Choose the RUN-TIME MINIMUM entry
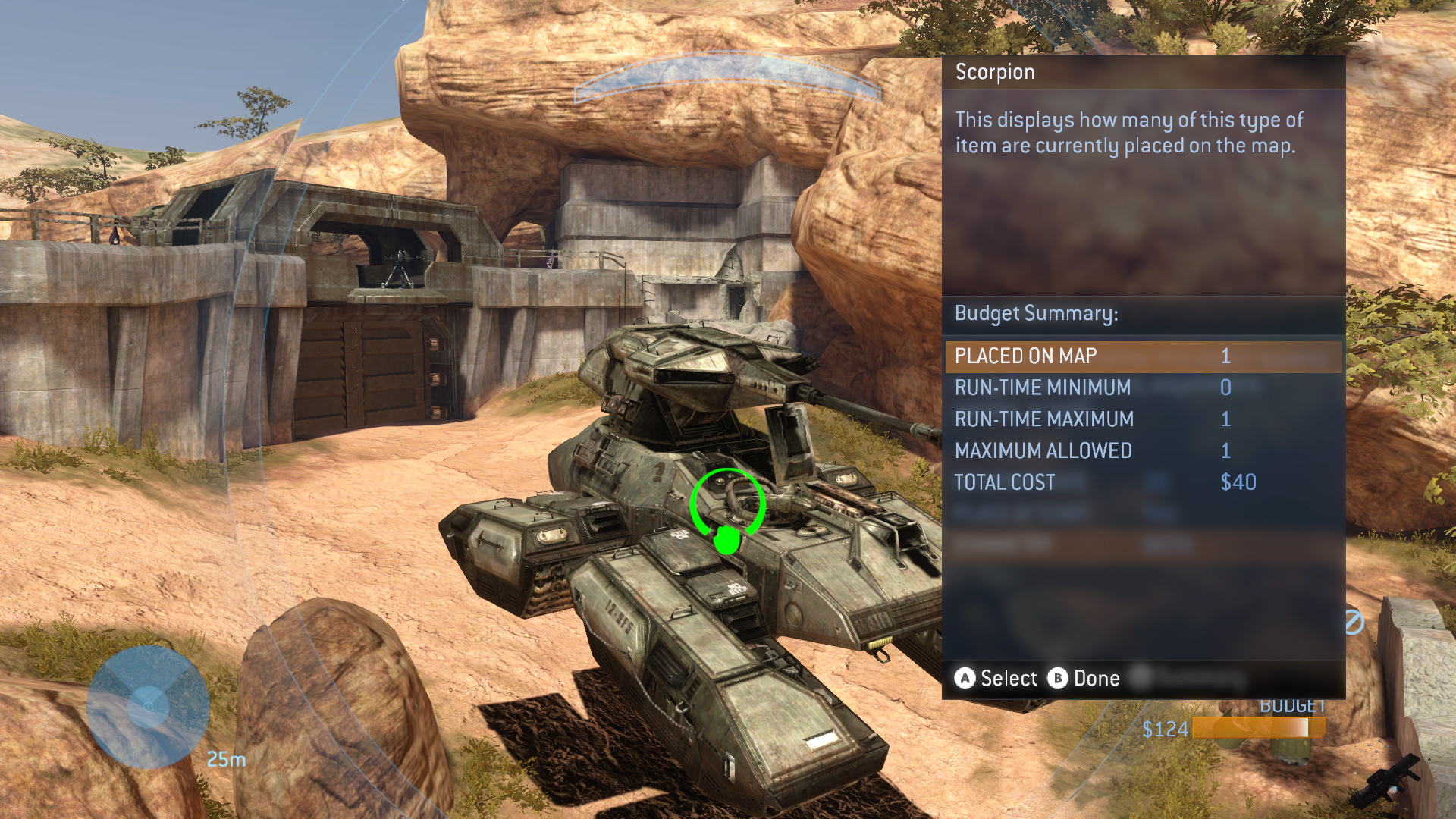The height and width of the screenshot is (819, 1456). [x=1142, y=388]
